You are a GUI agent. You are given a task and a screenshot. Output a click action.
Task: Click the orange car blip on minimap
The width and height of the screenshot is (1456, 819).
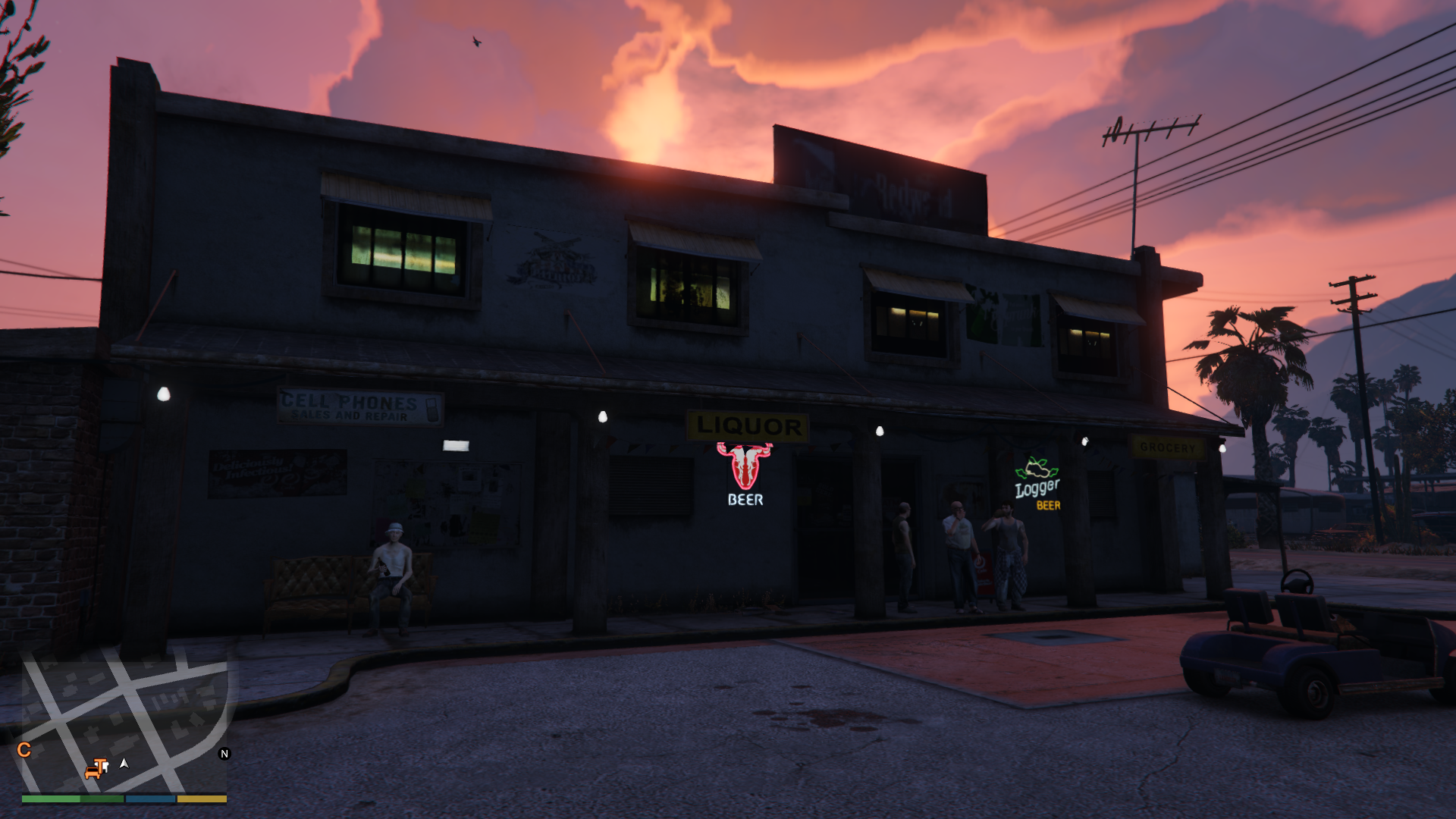coord(93,772)
